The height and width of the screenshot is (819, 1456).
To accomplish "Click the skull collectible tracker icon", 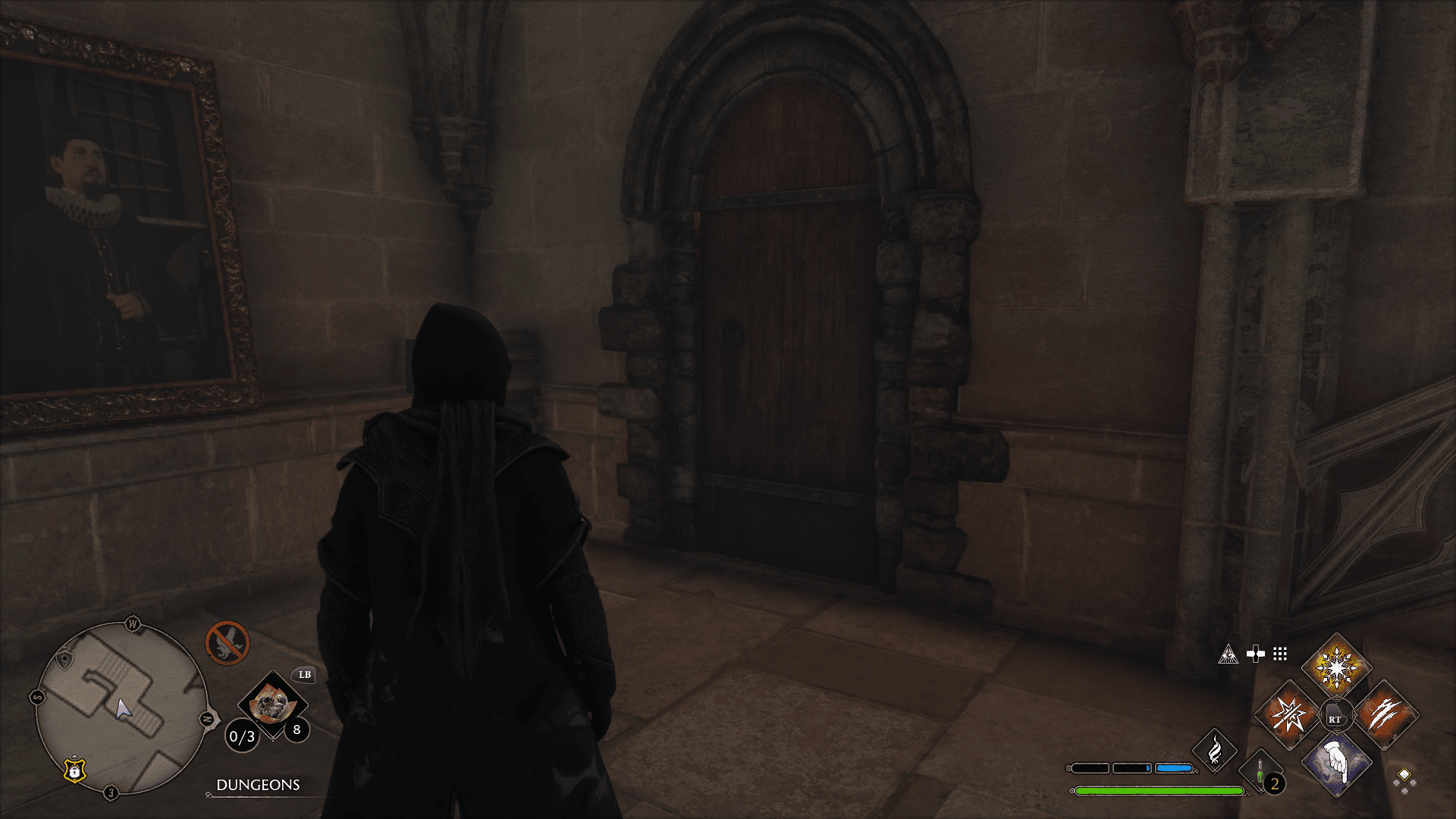I will (x=273, y=705).
